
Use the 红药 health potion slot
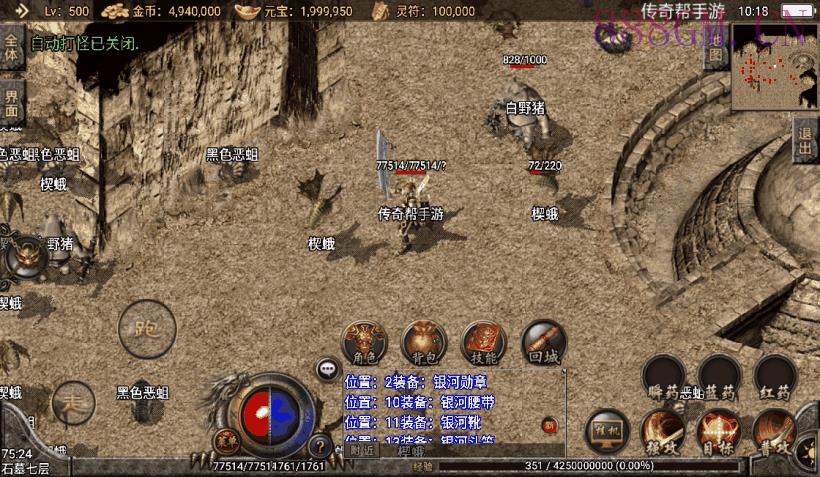[775, 377]
